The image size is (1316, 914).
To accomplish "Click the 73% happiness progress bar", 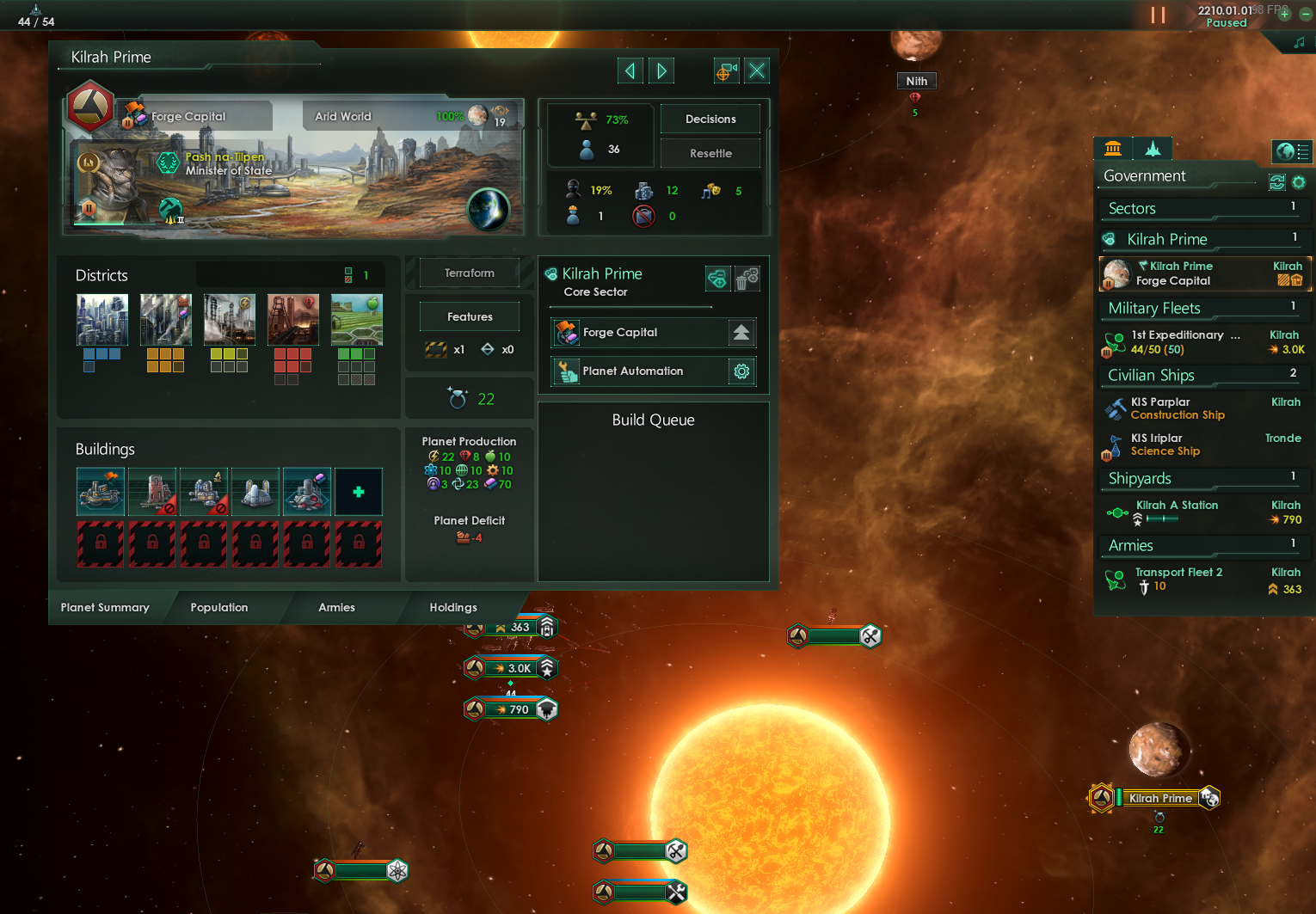I will (x=600, y=120).
